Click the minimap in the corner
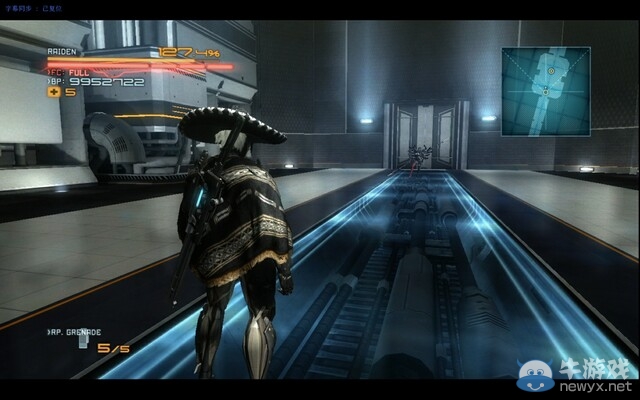640x400 pixels. (x=548, y=91)
